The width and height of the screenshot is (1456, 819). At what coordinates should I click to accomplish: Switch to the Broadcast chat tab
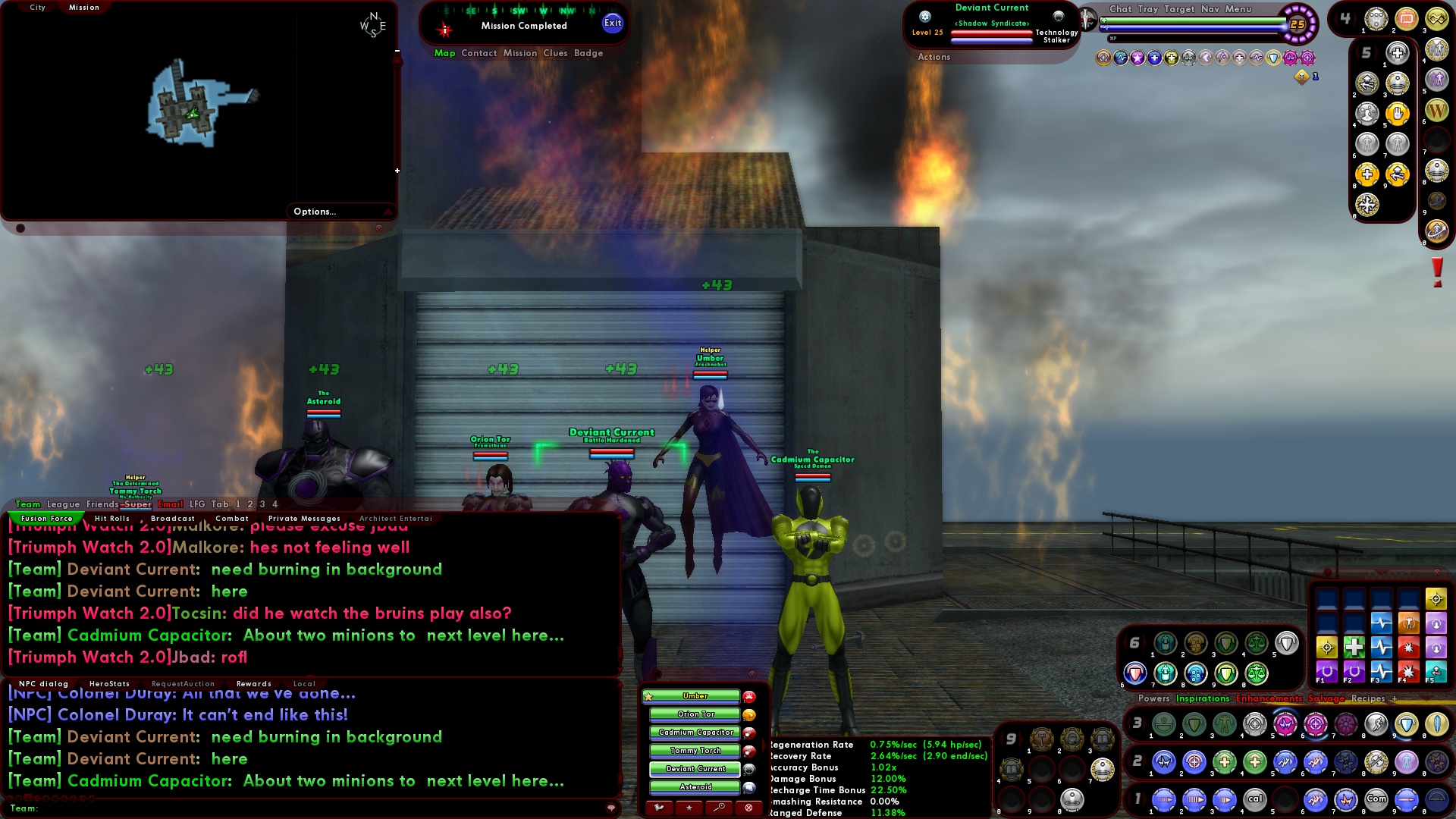coord(173,518)
